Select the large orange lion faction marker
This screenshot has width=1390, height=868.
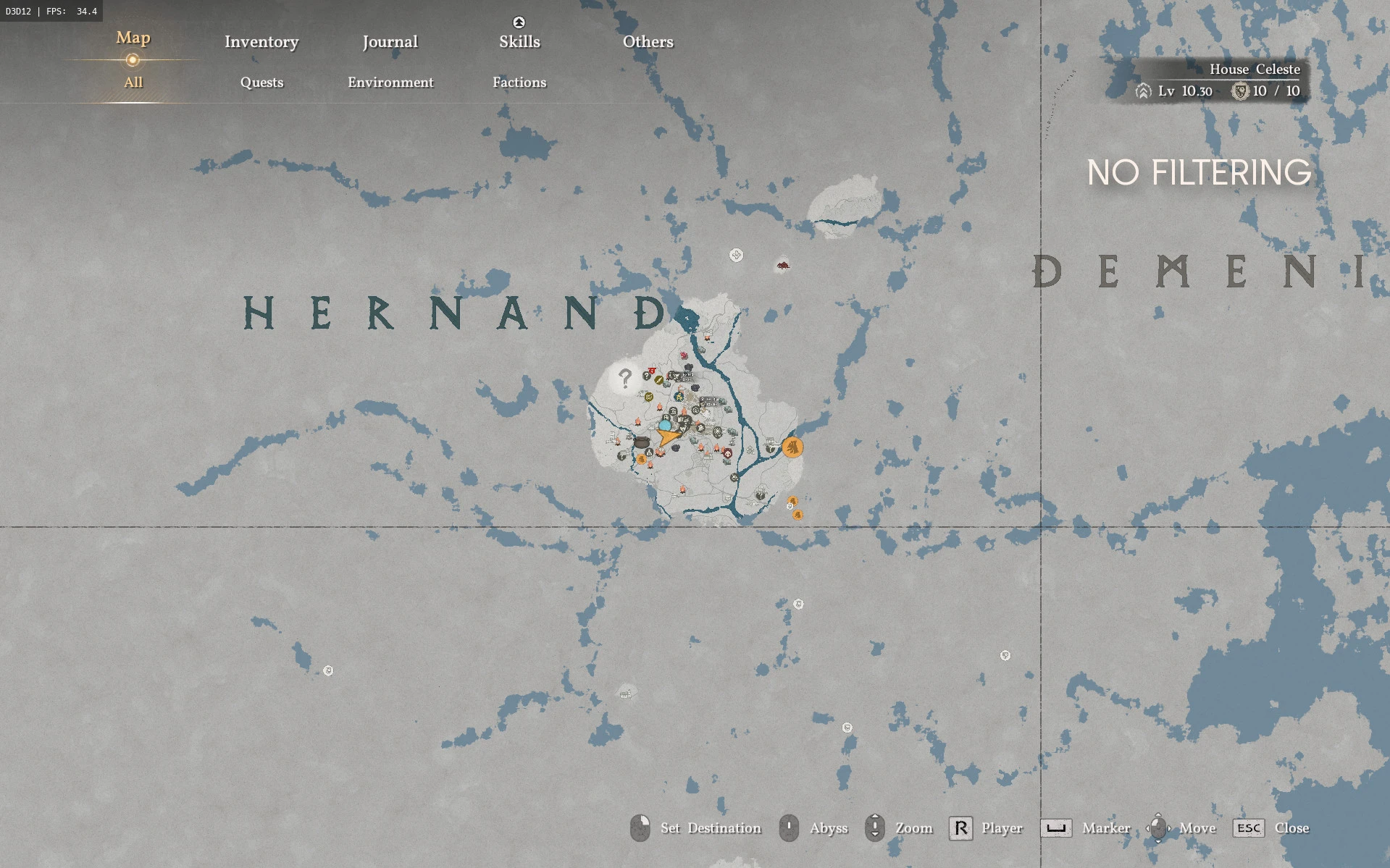(793, 447)
